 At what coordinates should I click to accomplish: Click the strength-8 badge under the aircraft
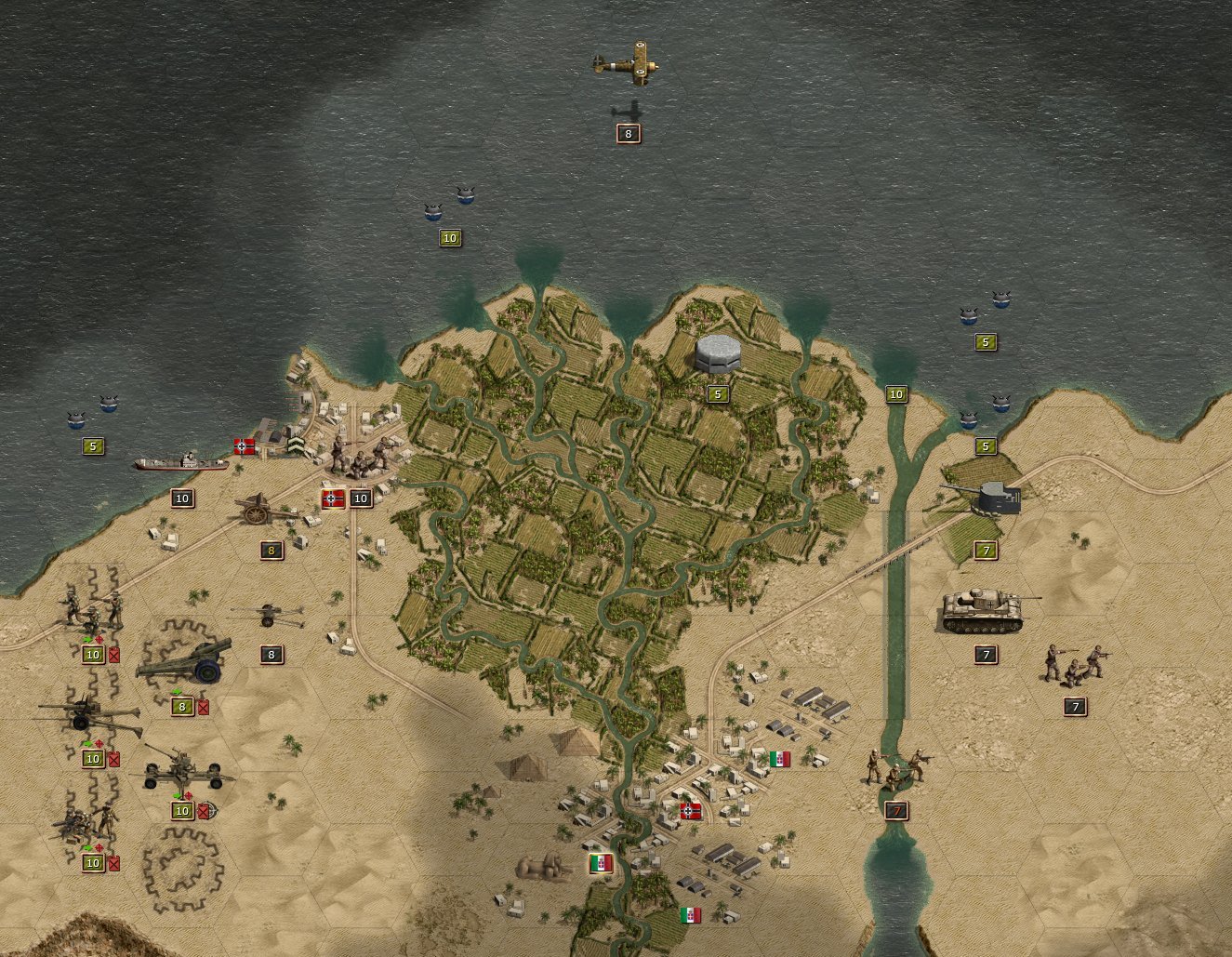click(x=629, y=134)
